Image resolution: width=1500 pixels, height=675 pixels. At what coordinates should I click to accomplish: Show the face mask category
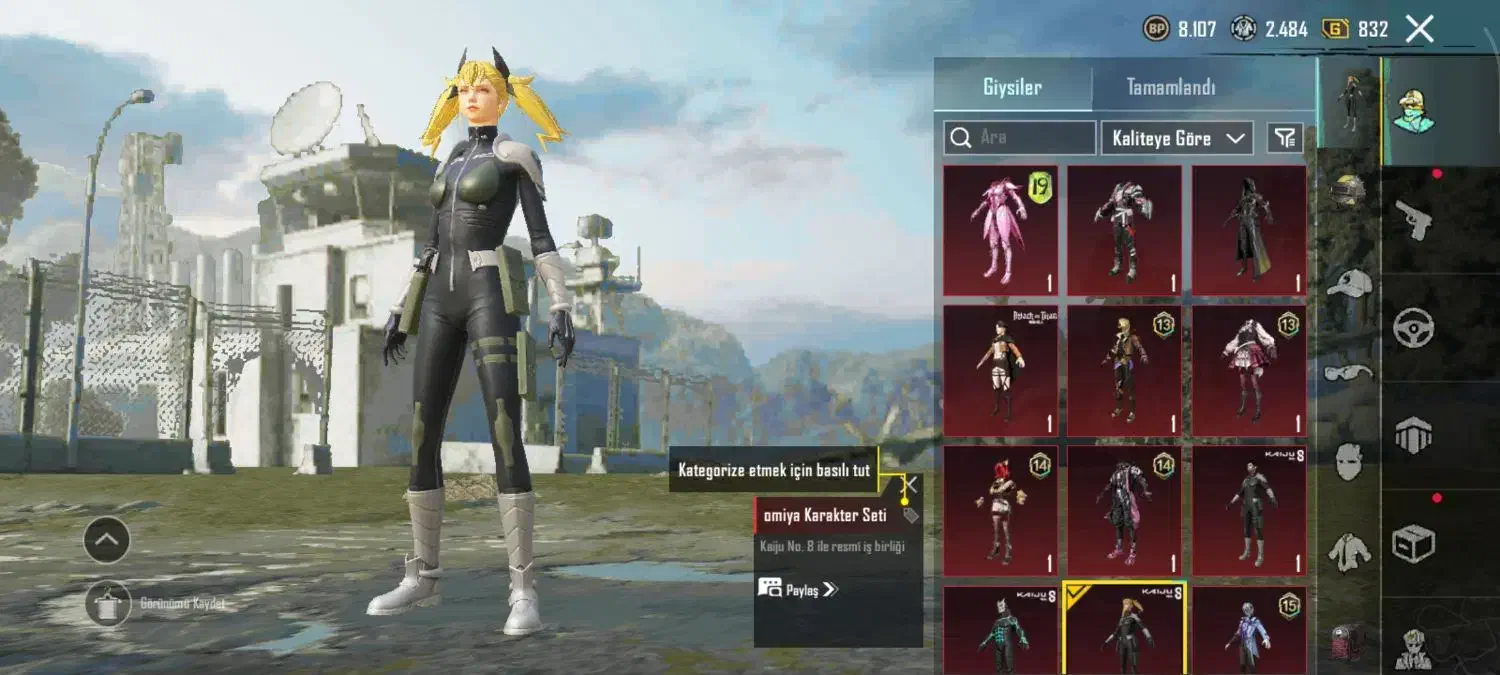click(x=1350, y=461)
